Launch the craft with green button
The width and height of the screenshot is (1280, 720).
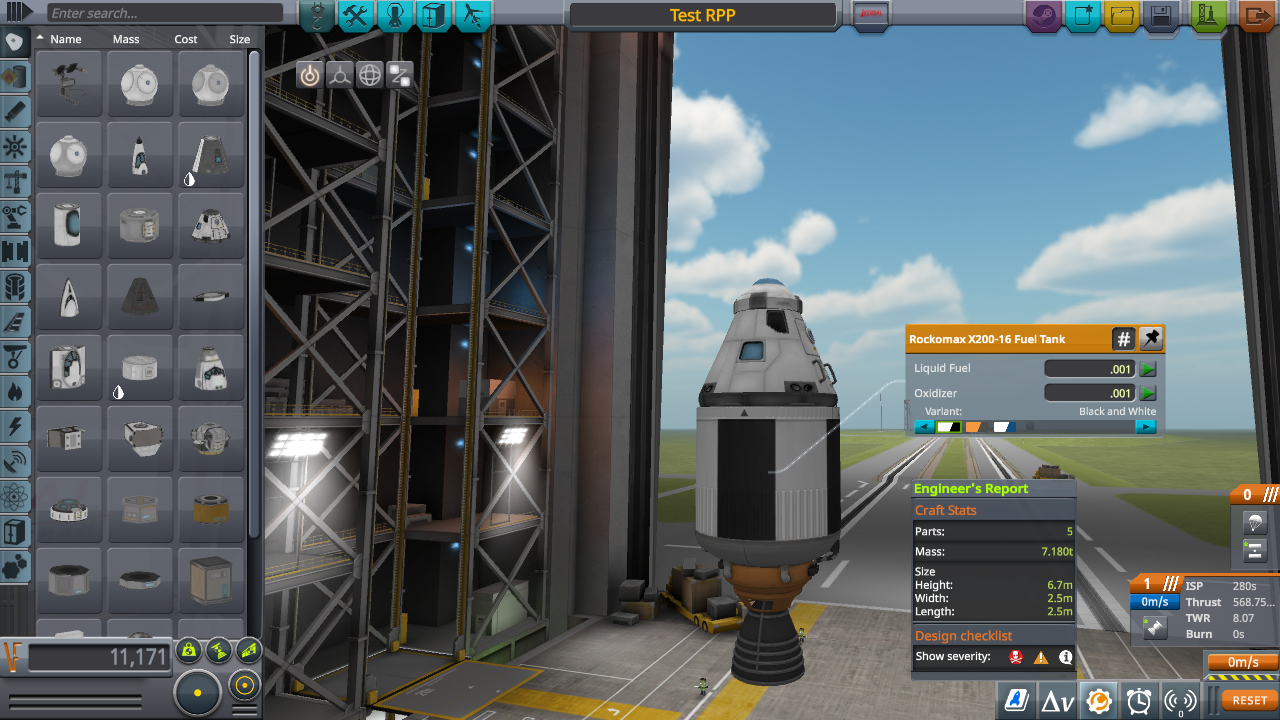tap(1209, 16)
